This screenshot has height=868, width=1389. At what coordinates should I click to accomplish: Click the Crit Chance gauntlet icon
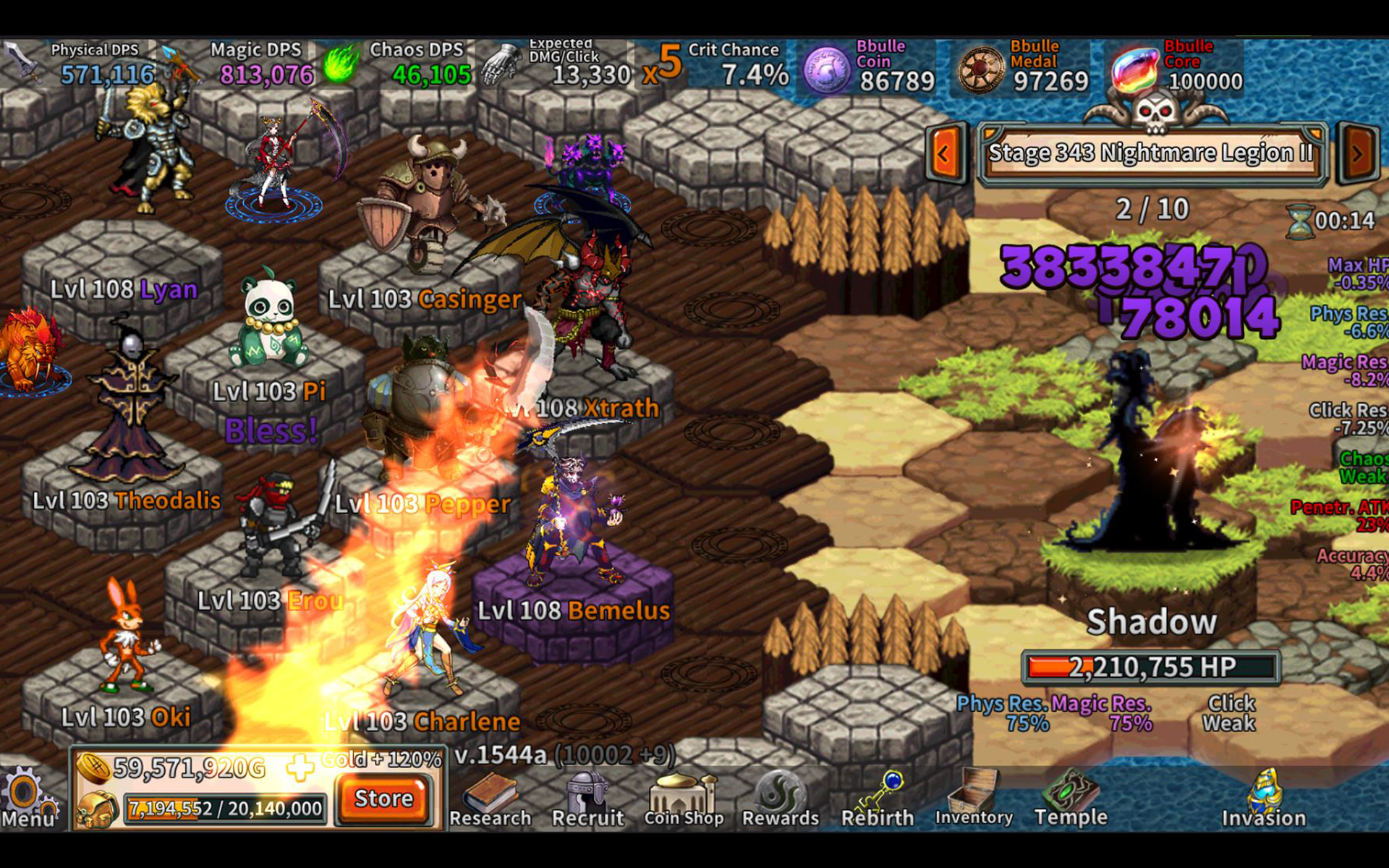pyautogui.click(x=499, y=65)
